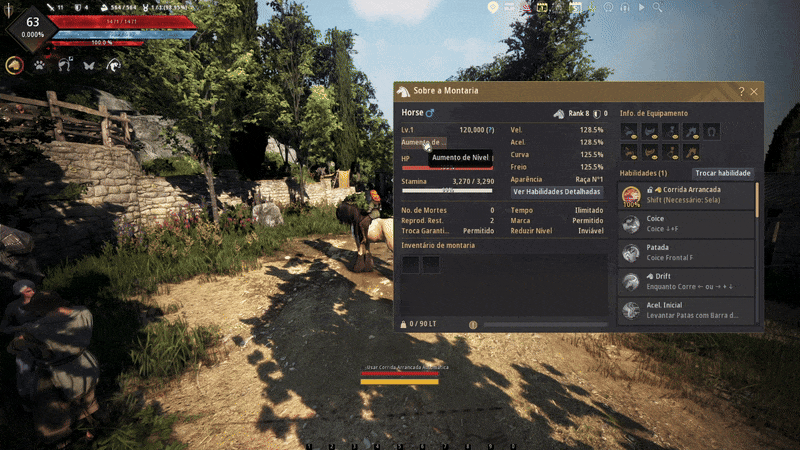Image resolution: width=800 pixels, height=450 pixels.
Task: Select the Patada skill row
Action: point(686,253)
